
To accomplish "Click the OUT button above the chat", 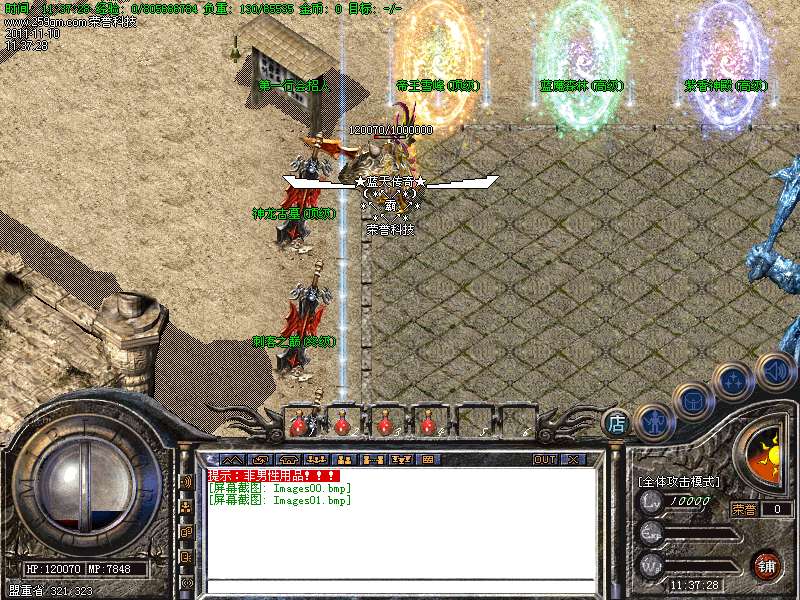I will click(544, 459).
